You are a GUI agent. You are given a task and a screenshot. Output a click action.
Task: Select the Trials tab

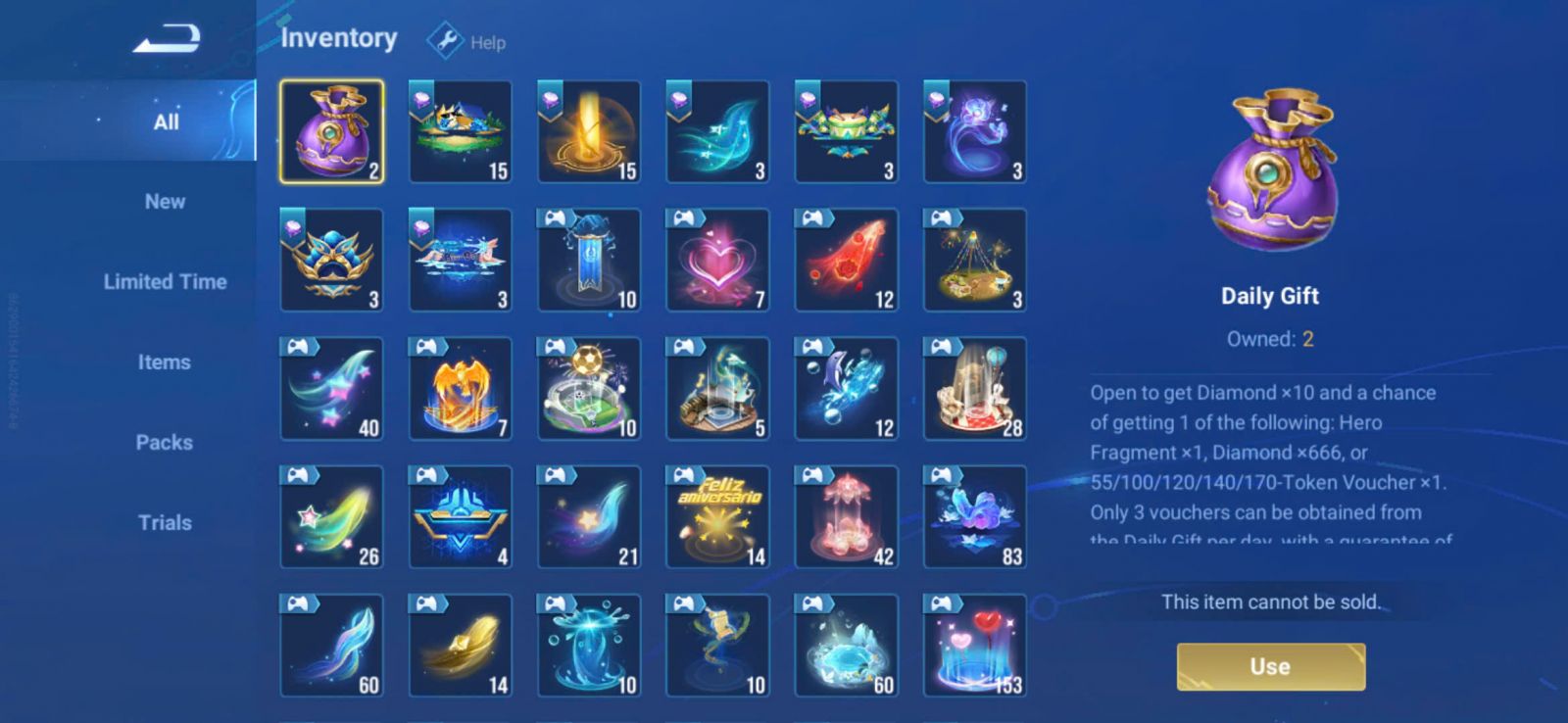165,523
